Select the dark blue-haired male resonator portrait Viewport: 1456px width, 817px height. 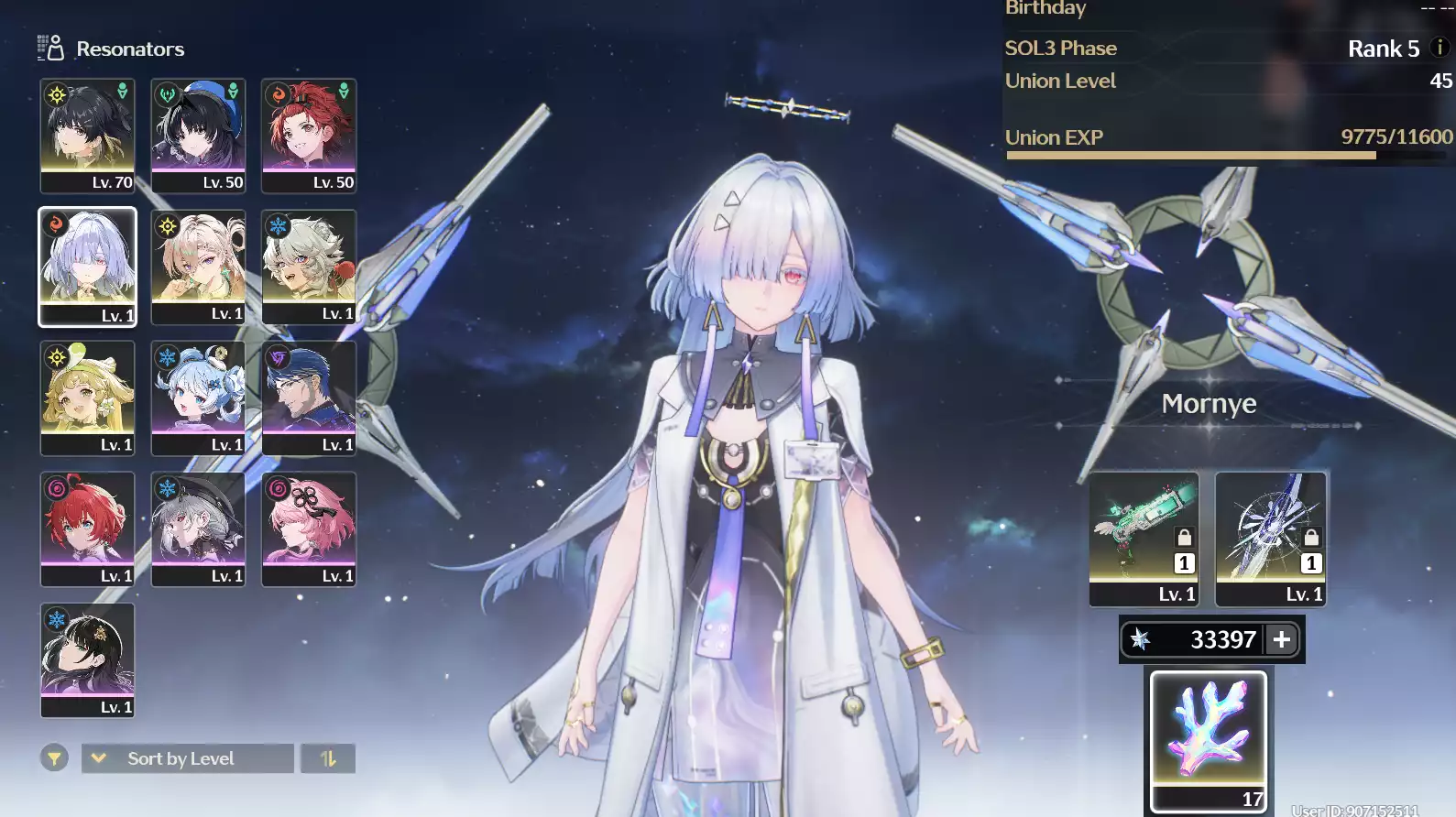pos(309,398)
